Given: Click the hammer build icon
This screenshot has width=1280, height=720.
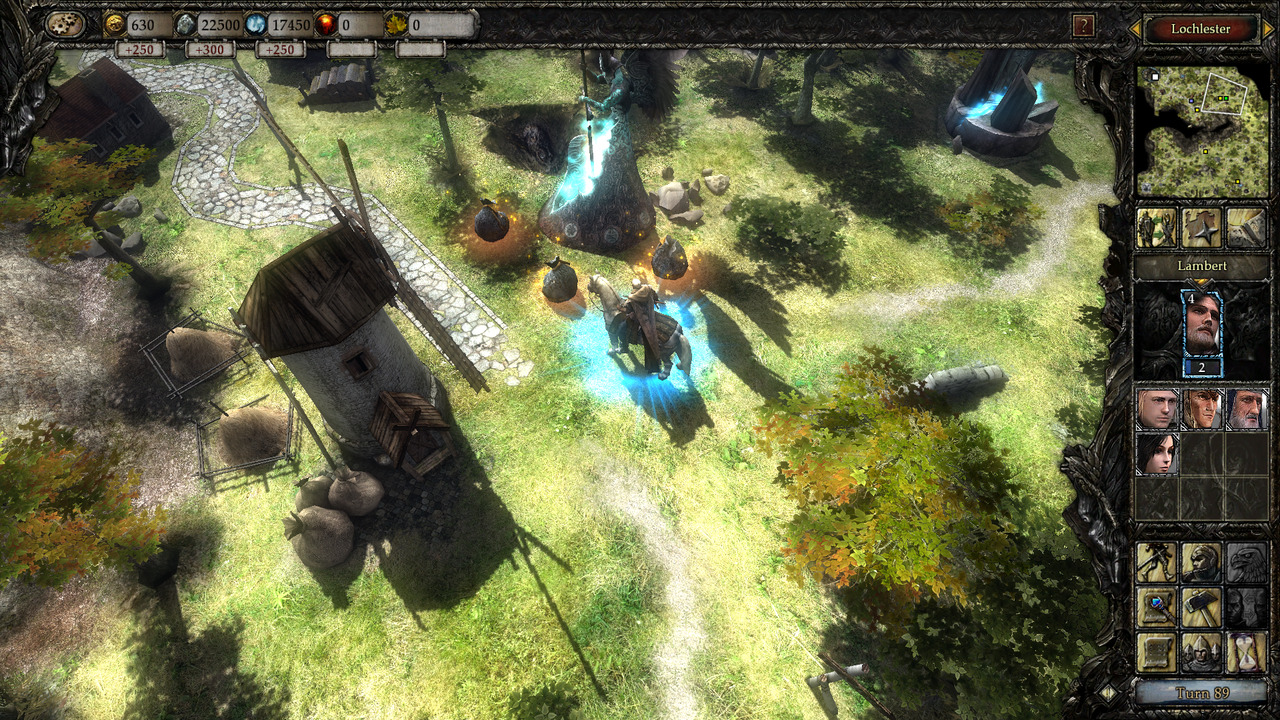Looking at the screenshot, I should coord(1201,607).
